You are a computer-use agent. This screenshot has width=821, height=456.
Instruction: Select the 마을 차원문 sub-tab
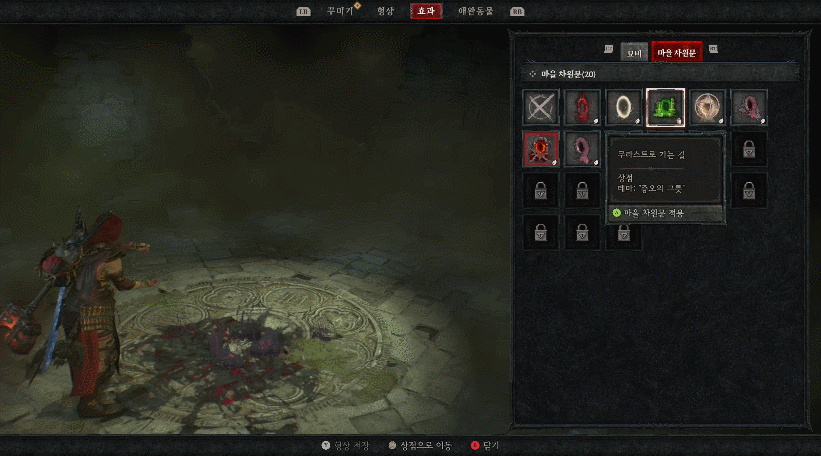coord(677,52)
